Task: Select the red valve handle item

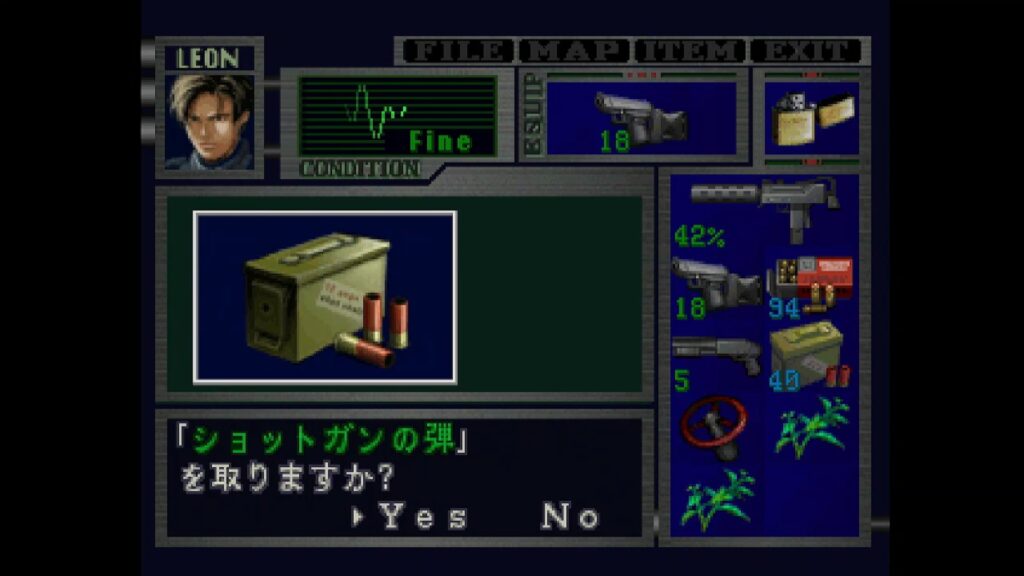Action: (714, 429)
